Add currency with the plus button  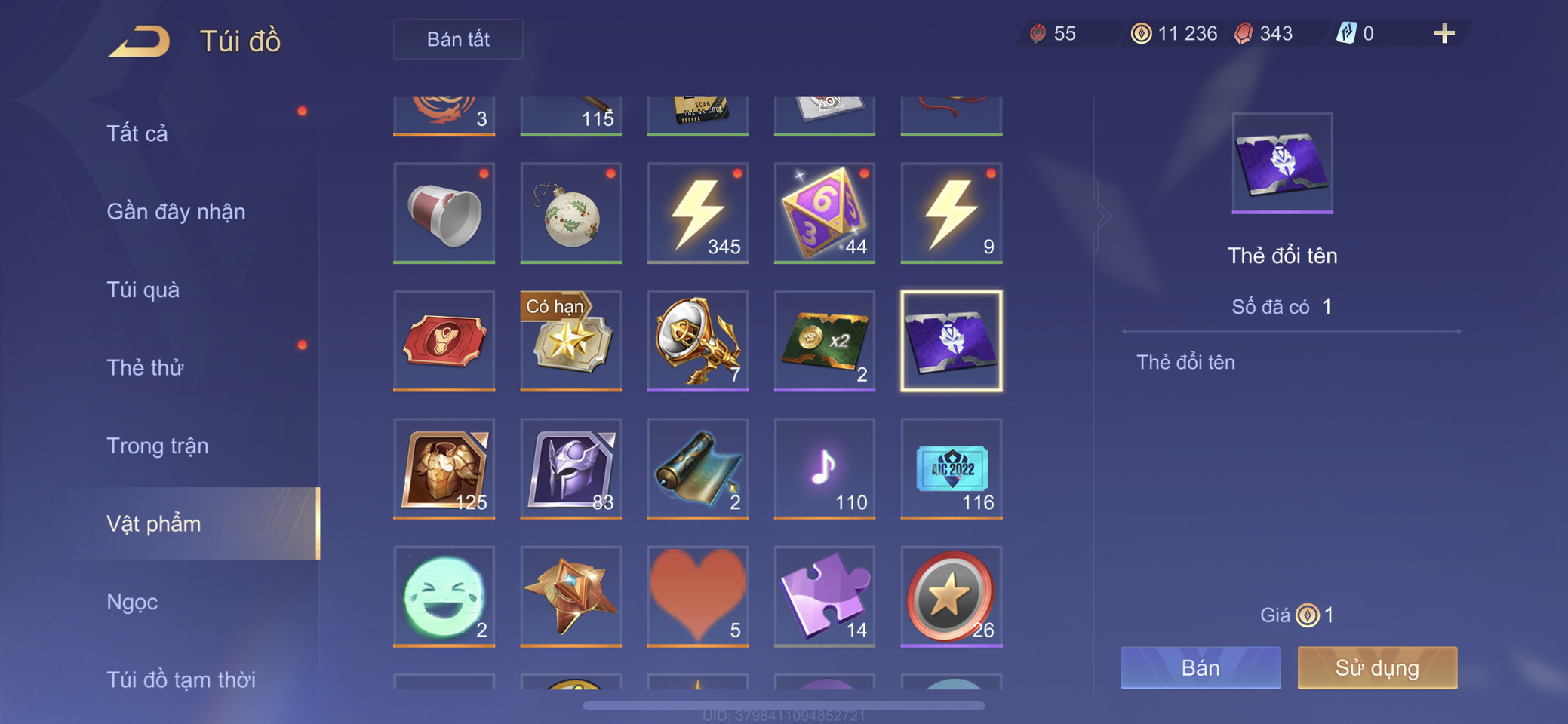pyautogui.click(x=1443, y=33)
